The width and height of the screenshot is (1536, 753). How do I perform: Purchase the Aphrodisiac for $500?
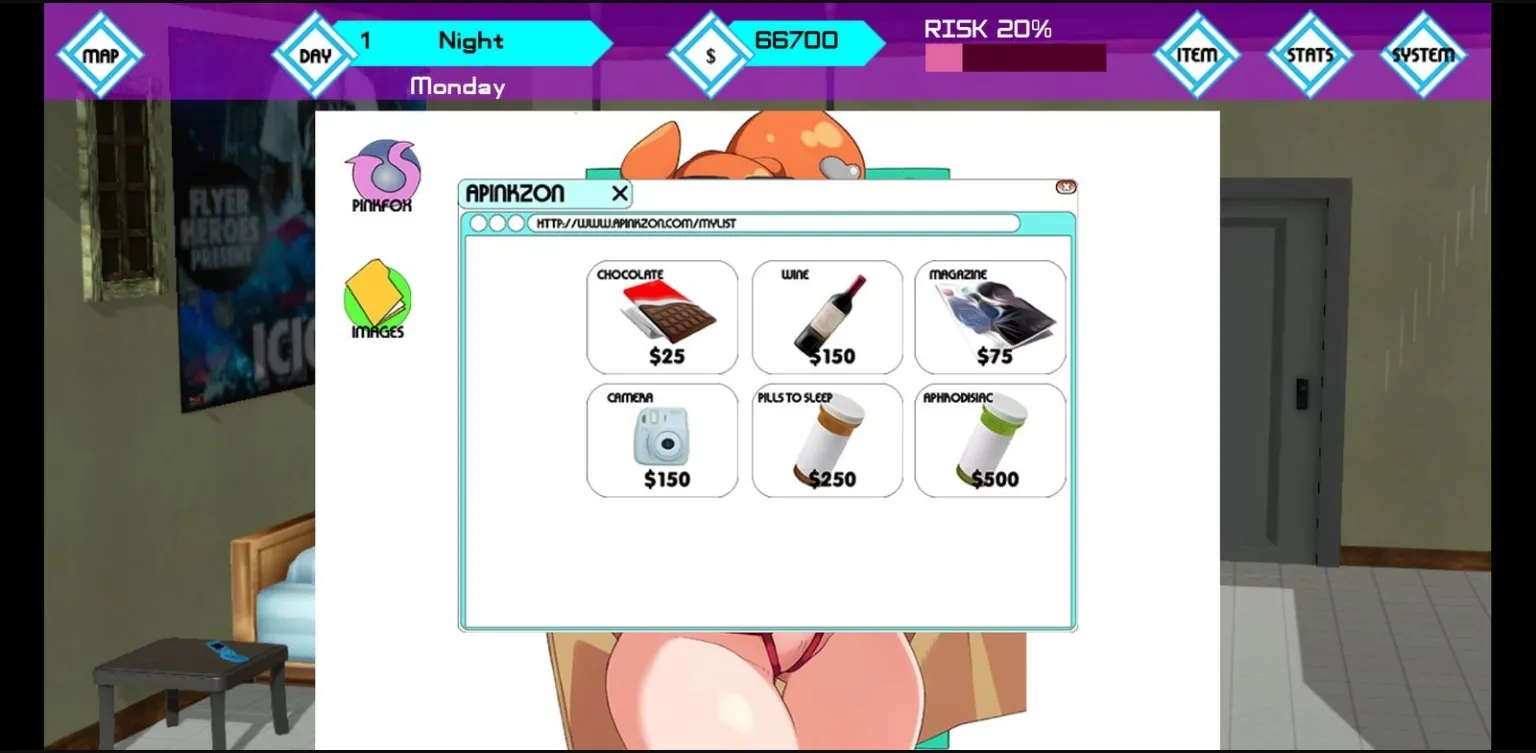(x=990, y=440)
